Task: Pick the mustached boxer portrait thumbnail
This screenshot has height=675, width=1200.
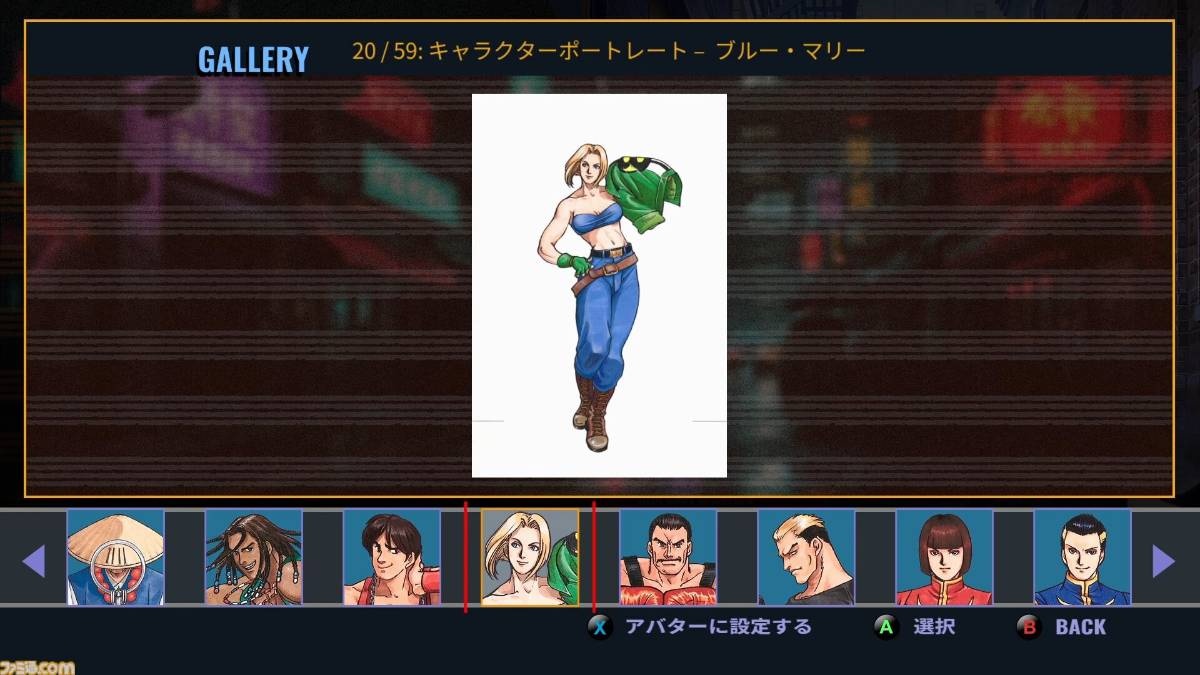Action: [x=668, y=557]
